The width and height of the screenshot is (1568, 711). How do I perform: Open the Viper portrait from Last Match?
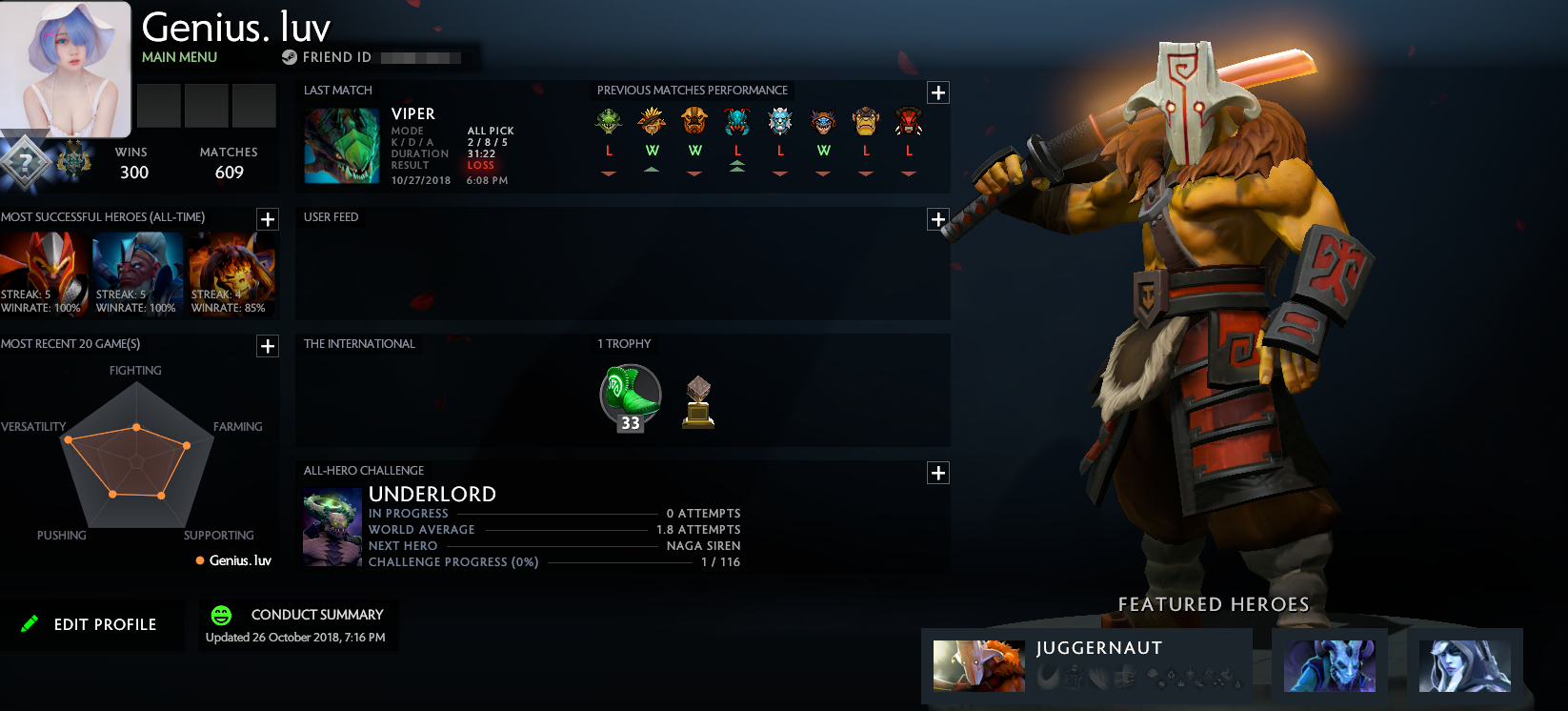[x=341, y=145]
